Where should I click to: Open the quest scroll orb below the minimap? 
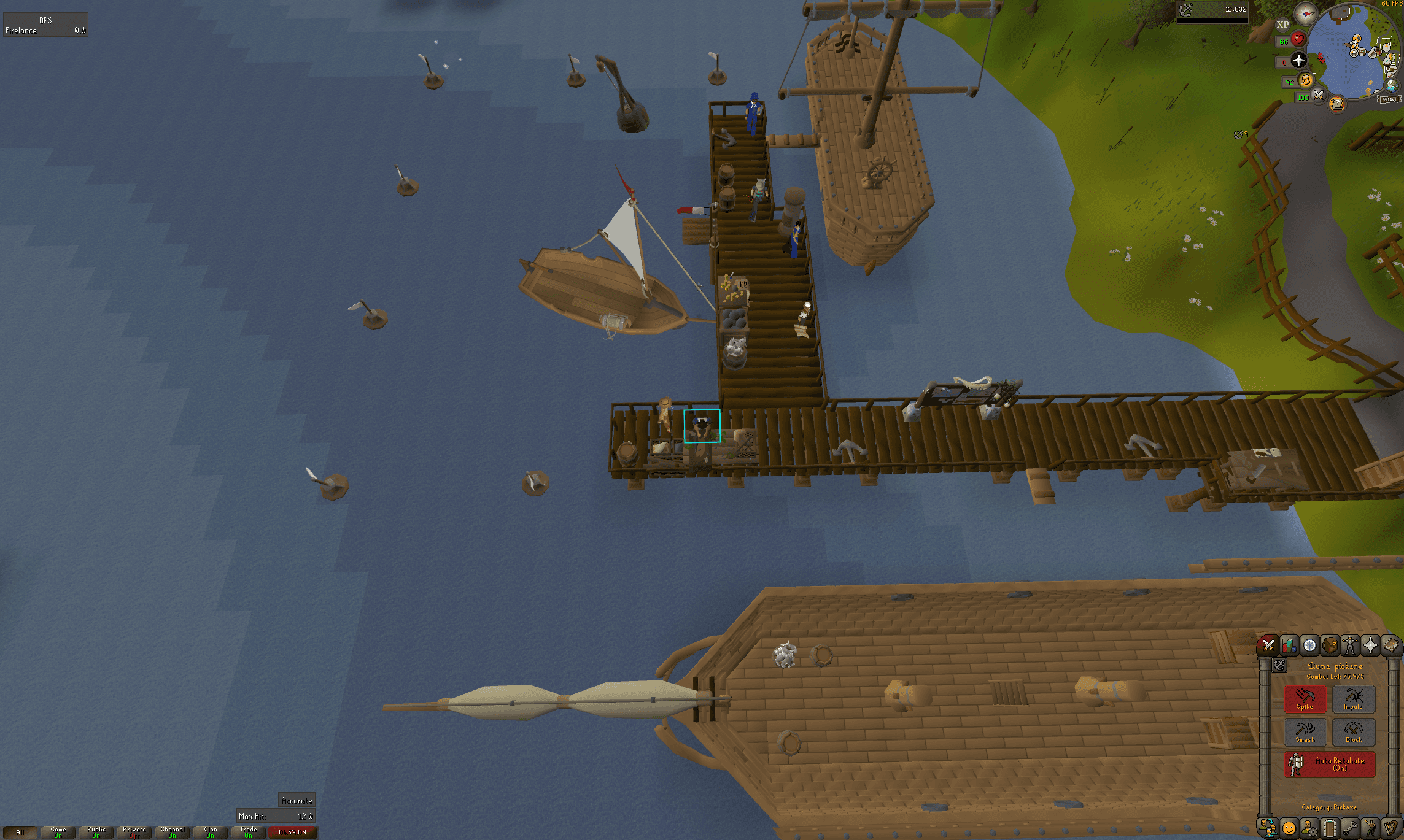(x=1337, y=103)
